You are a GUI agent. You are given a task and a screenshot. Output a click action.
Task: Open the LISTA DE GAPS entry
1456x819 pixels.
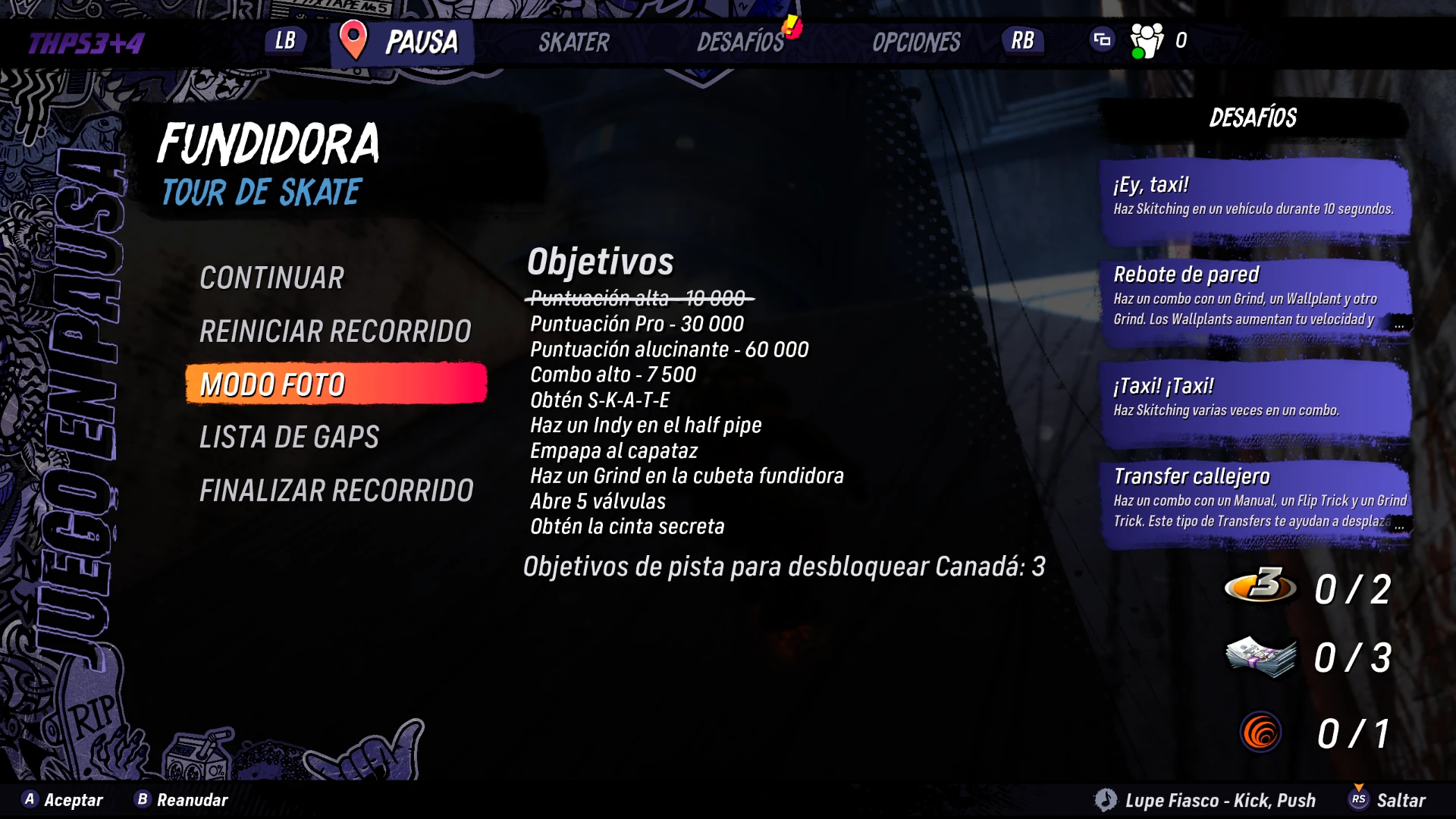click(x=289, y=438)
